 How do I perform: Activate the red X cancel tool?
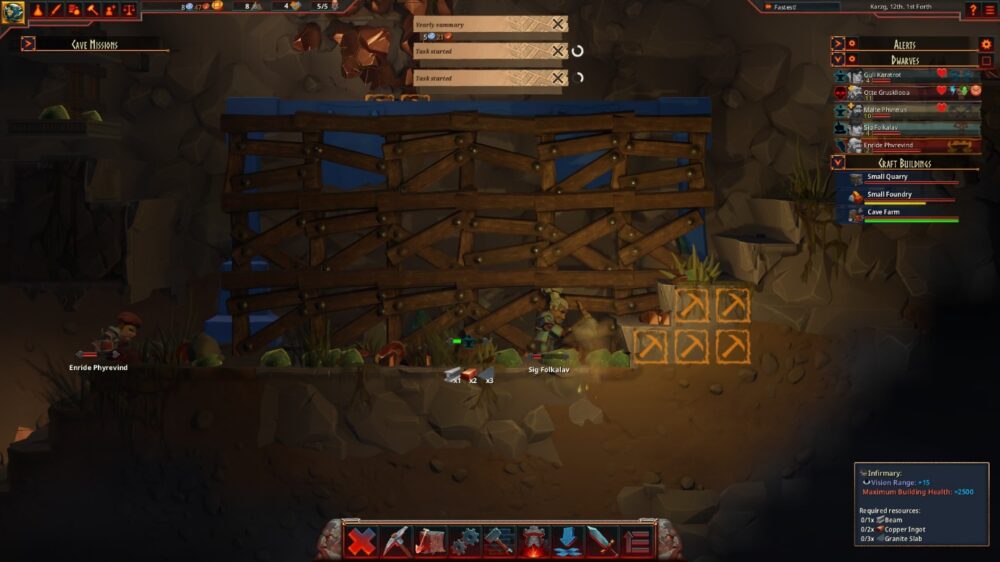(362, 541)
